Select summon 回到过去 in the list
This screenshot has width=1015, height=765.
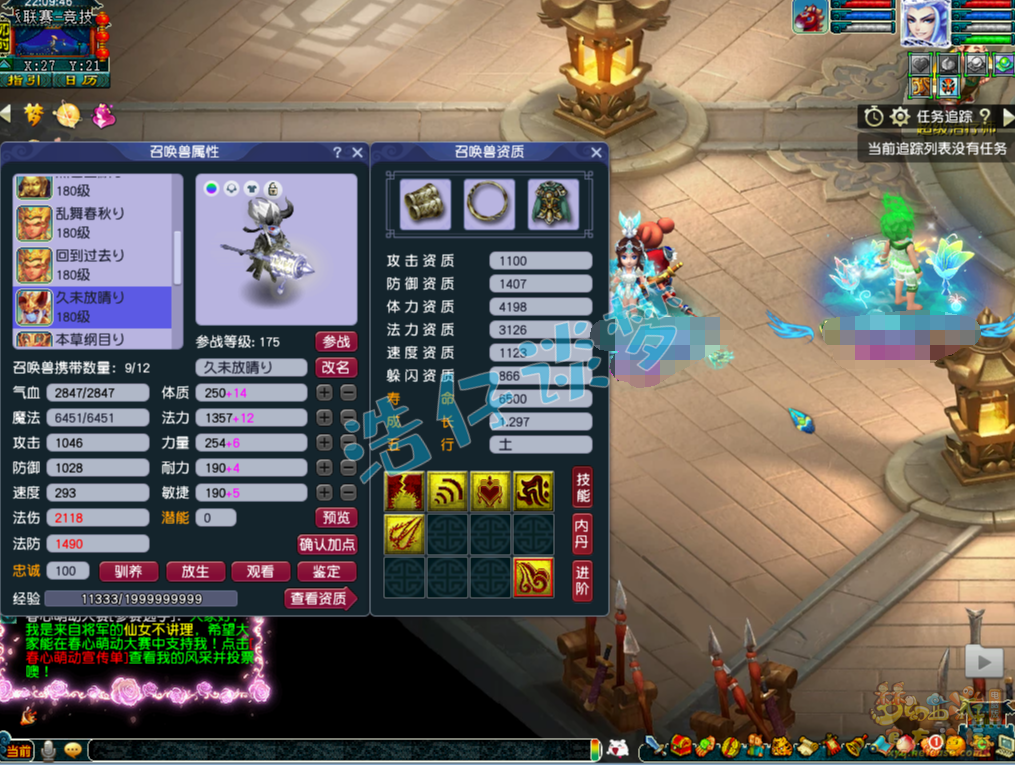click(x=92, y=265)
